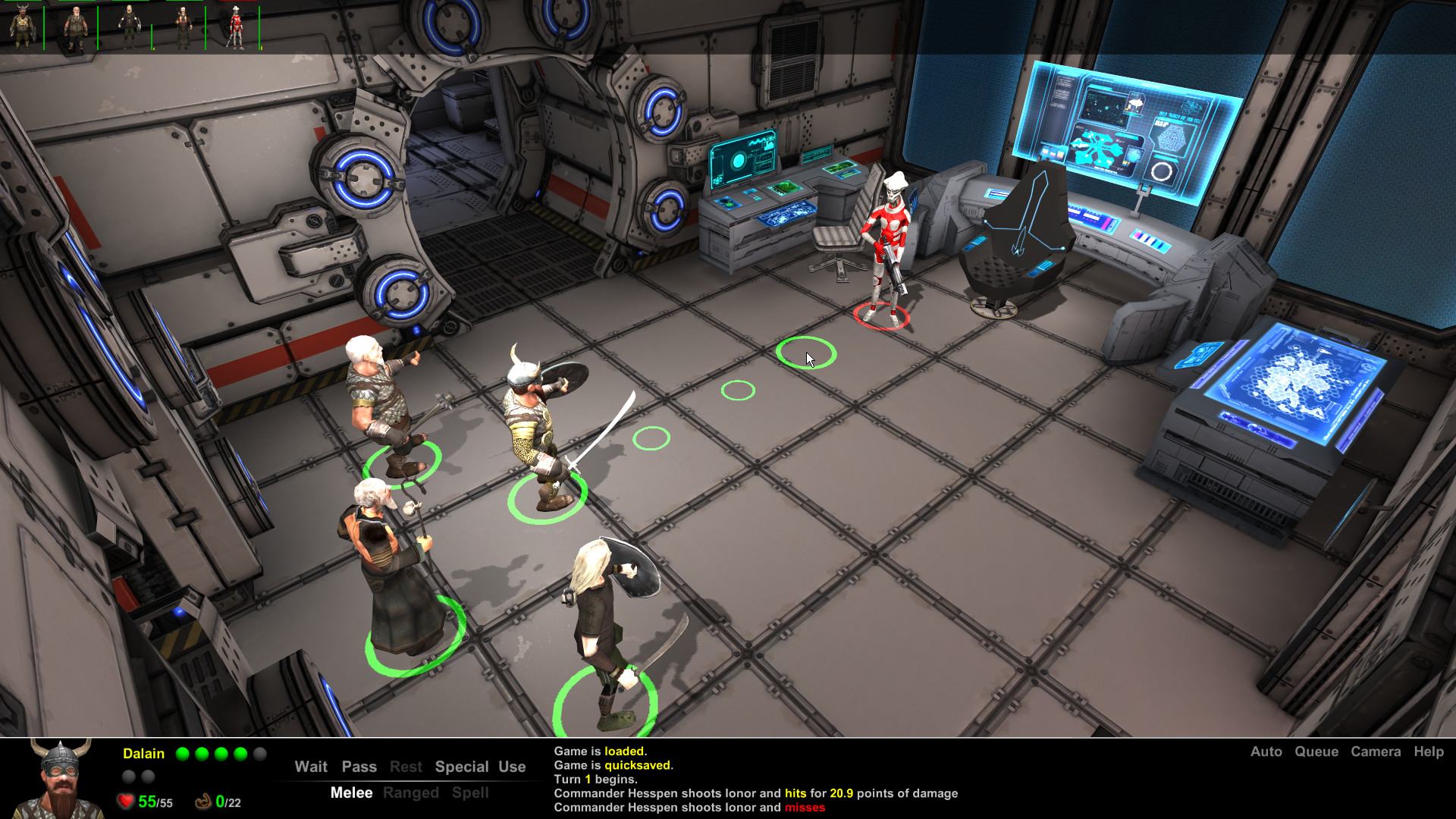
Task: Select Pass to skip the turn
Action: click(359, 767)
